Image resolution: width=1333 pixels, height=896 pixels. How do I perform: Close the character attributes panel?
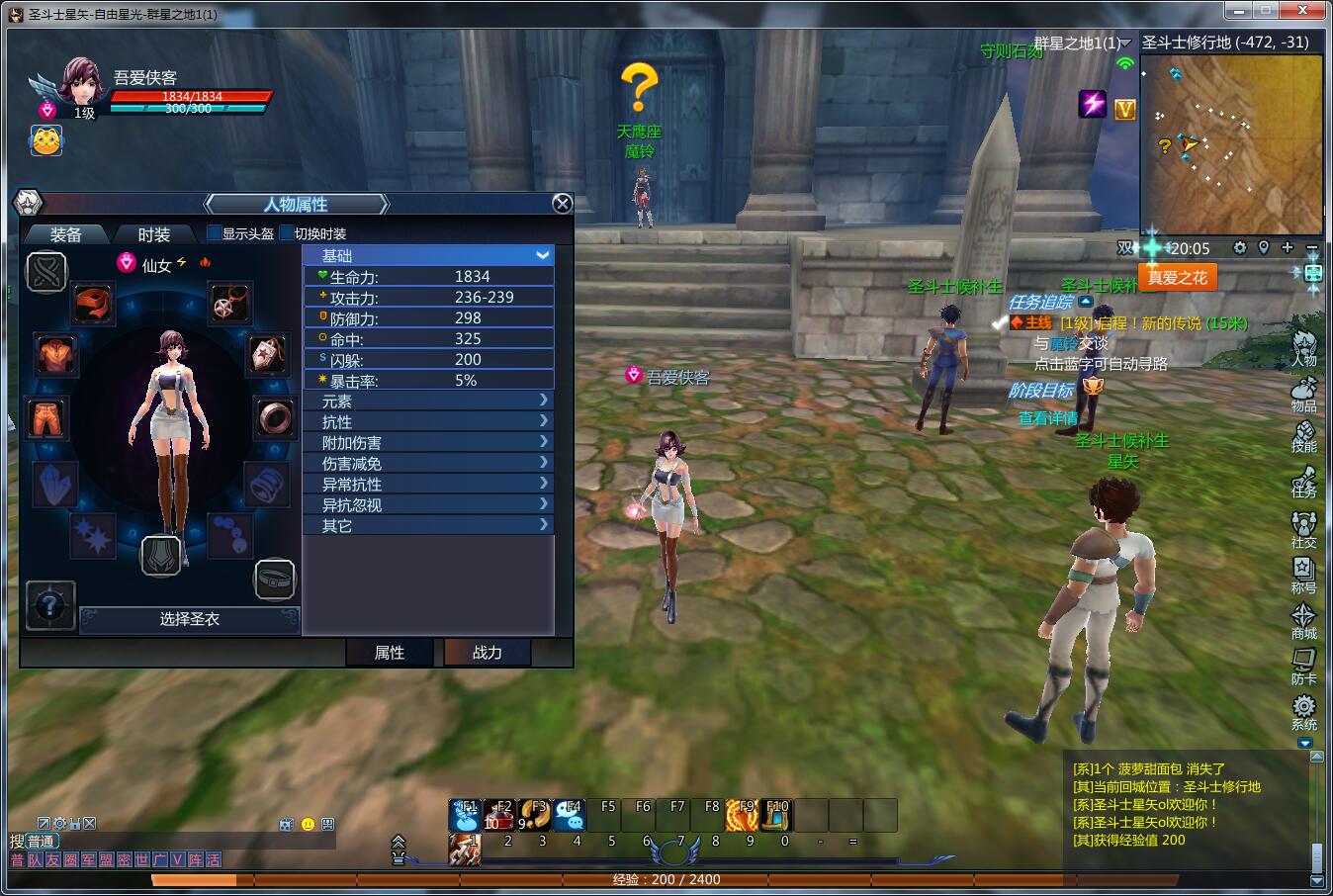(562, 204)
